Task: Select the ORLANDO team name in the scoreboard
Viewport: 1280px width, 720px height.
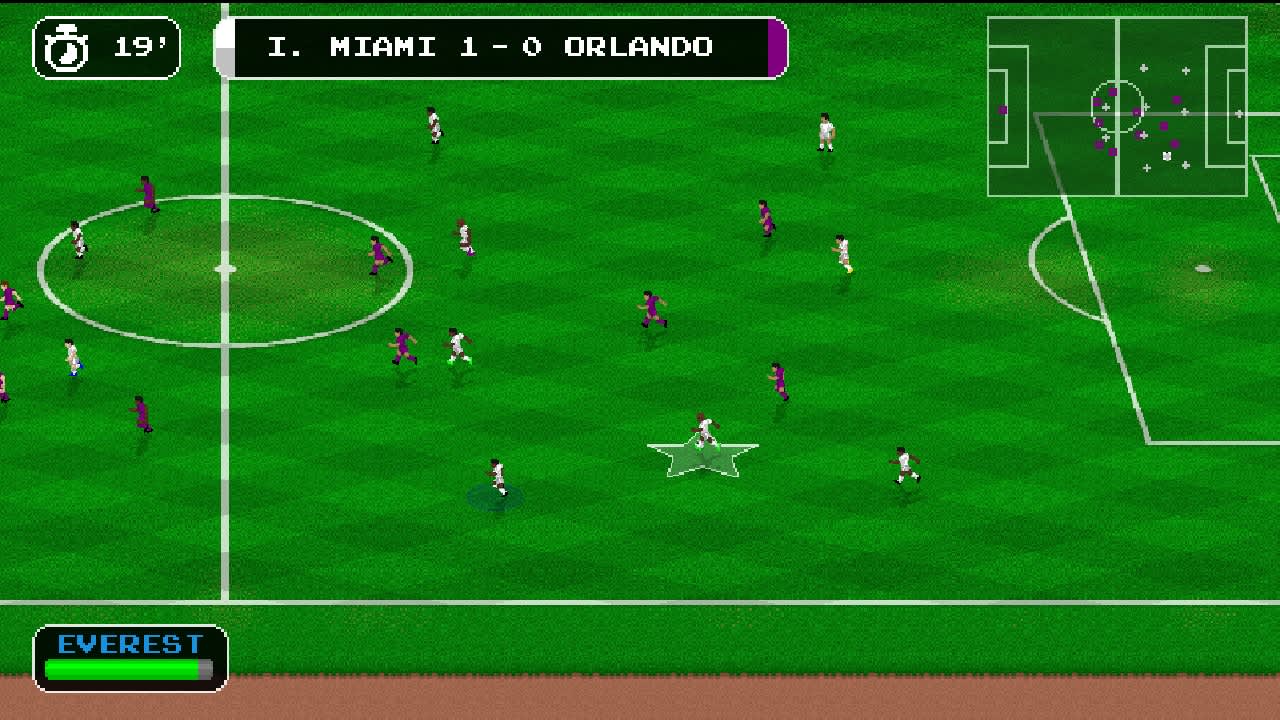Action: pyautogui.click(x=640, y=46)
